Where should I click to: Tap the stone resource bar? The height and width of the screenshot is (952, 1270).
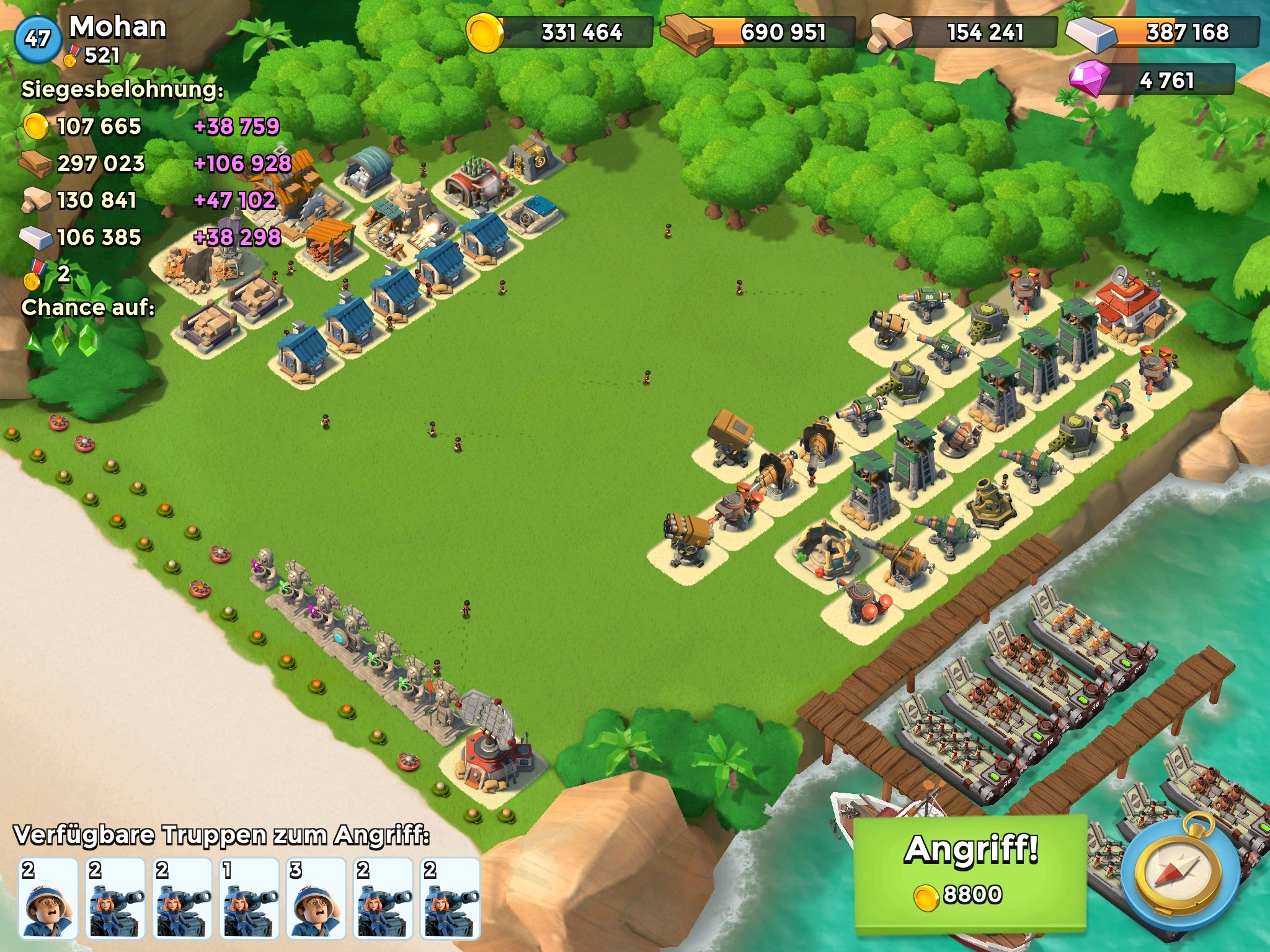tap(963, 32)
